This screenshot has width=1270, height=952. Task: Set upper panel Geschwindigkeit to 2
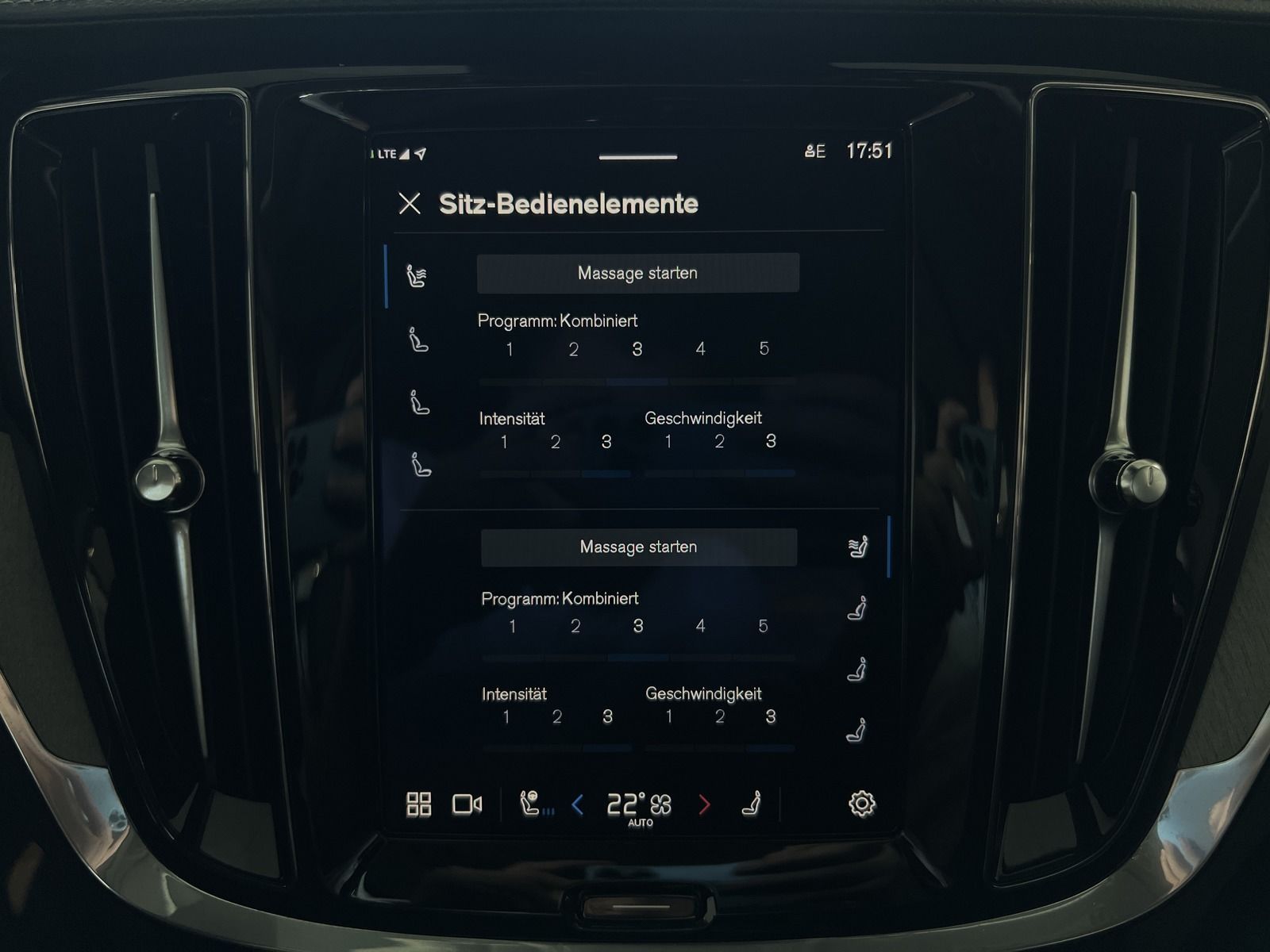719,442
